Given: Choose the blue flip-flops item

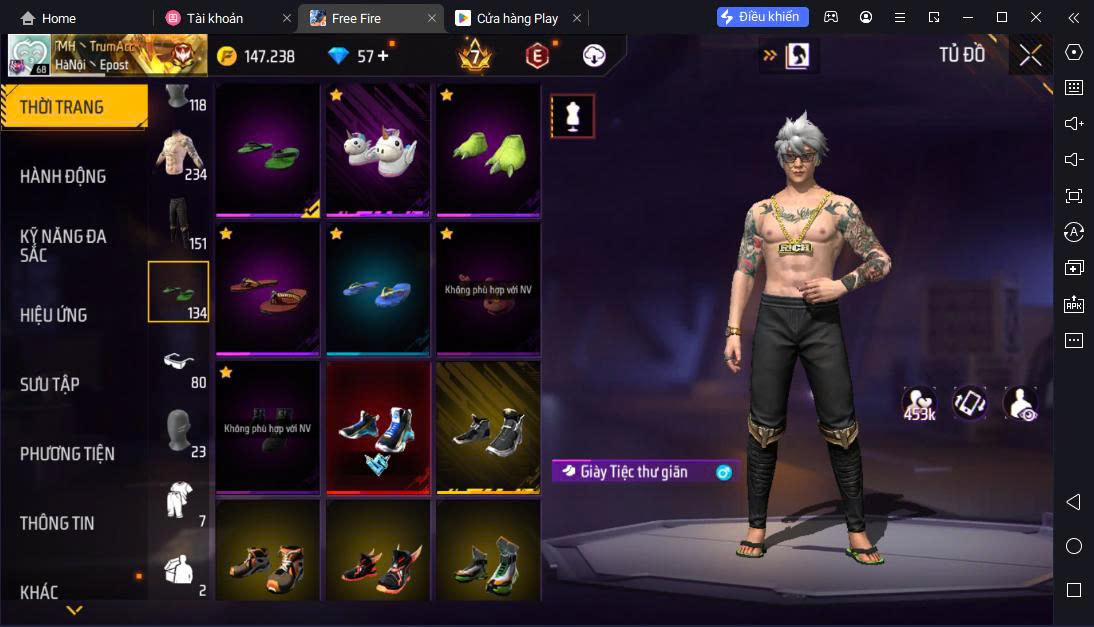Looking at the screenshot, I should coord(377,289).
